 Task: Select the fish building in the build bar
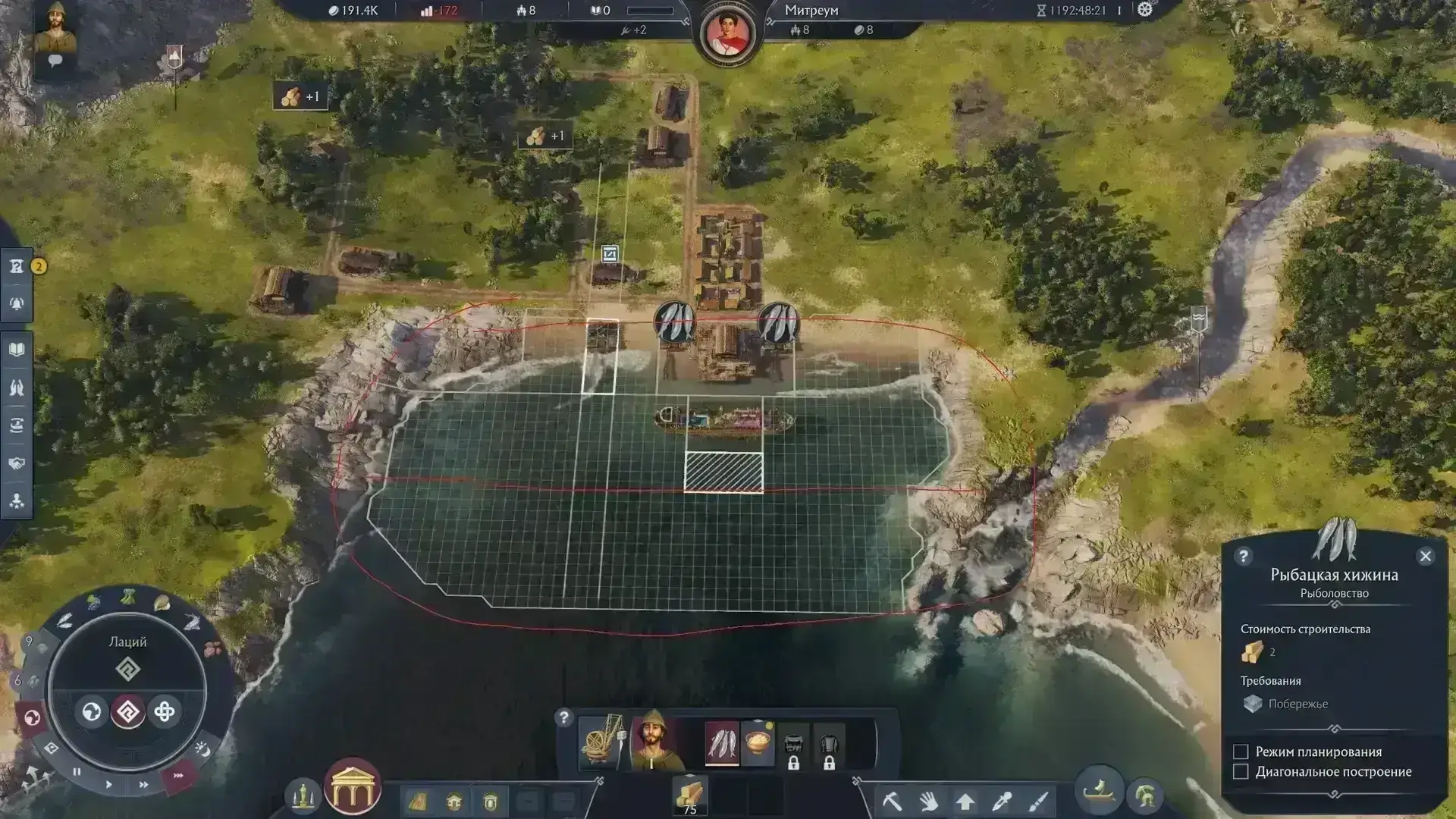coord(721,742)
